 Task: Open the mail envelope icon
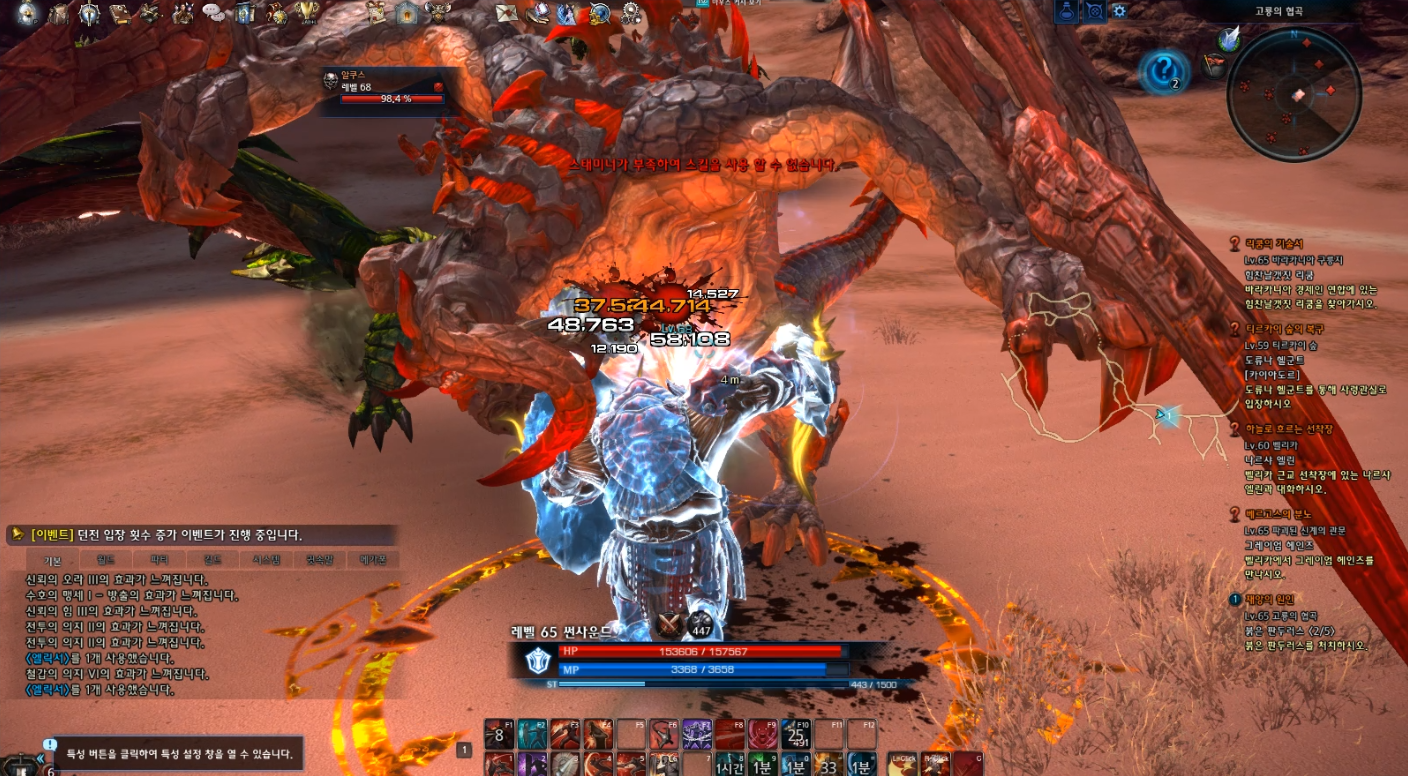pos(507,13)
